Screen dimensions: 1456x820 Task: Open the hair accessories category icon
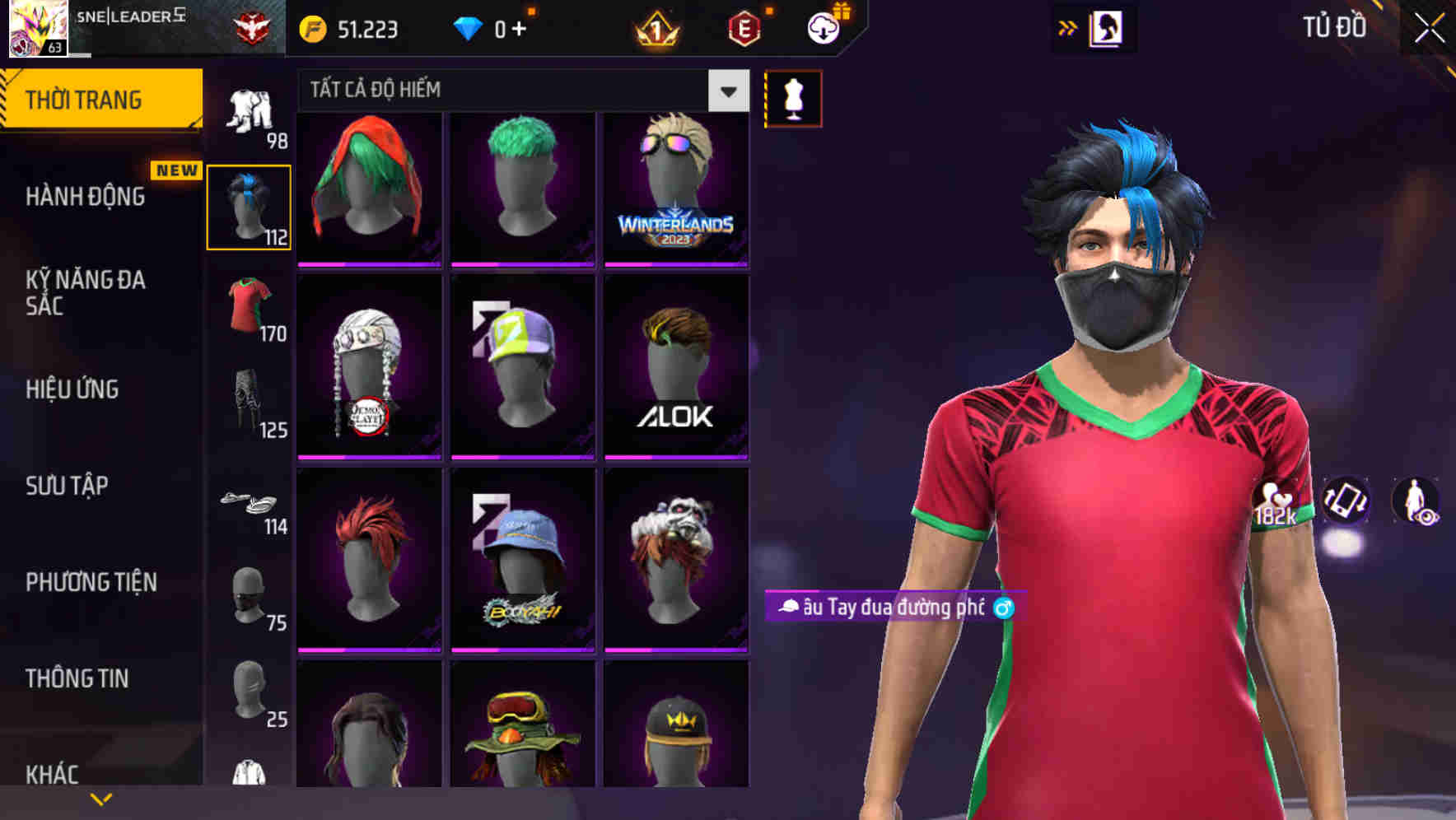coord(249,206)
